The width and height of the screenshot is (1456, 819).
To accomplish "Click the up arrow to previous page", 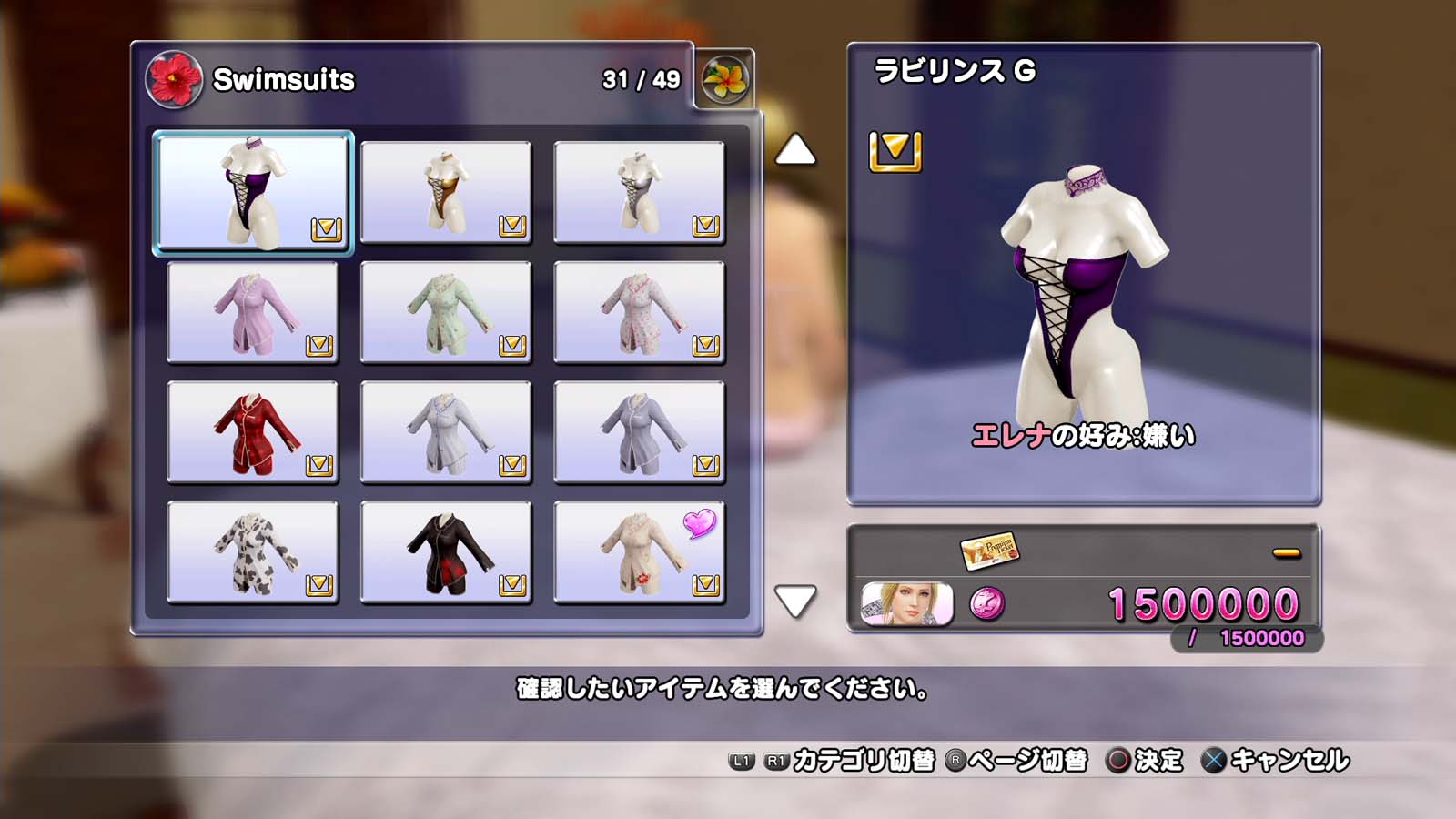I will 795,150.
